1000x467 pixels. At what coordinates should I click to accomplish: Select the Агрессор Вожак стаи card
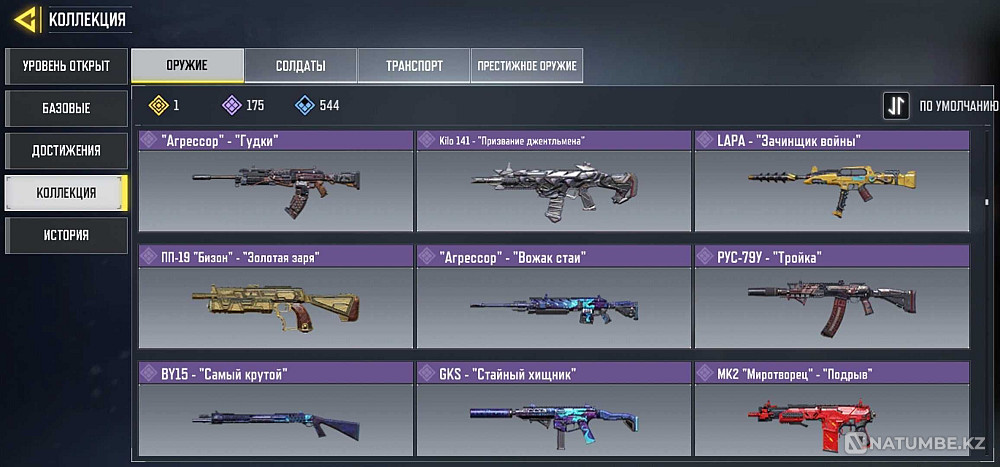click(553, 297)
